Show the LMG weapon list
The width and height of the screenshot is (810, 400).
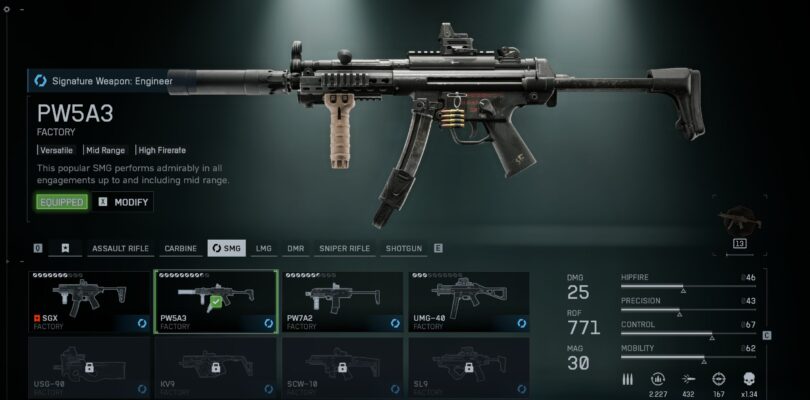tap(264, 248)
